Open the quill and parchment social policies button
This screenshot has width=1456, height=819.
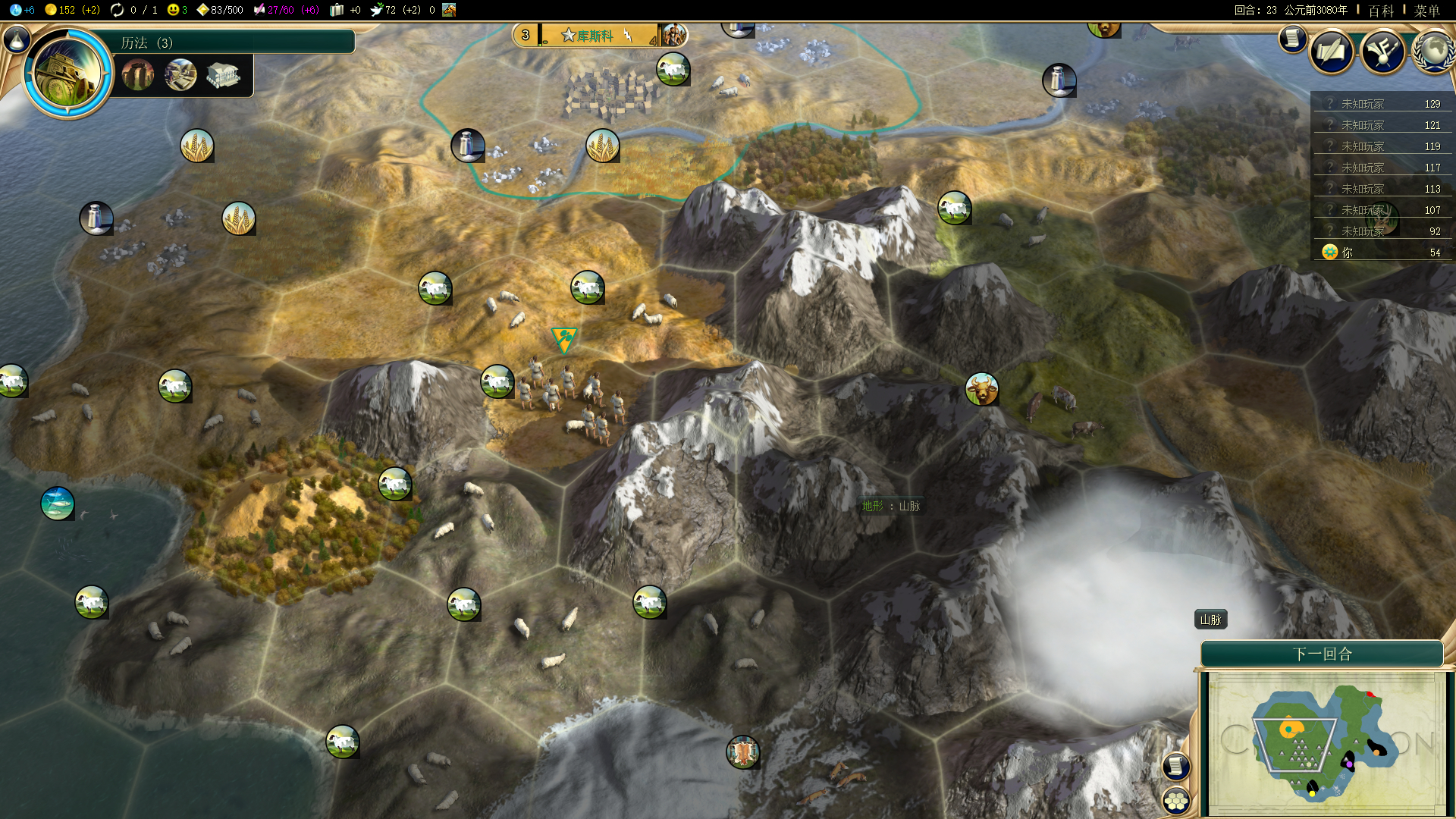[x=1332, y=52]
